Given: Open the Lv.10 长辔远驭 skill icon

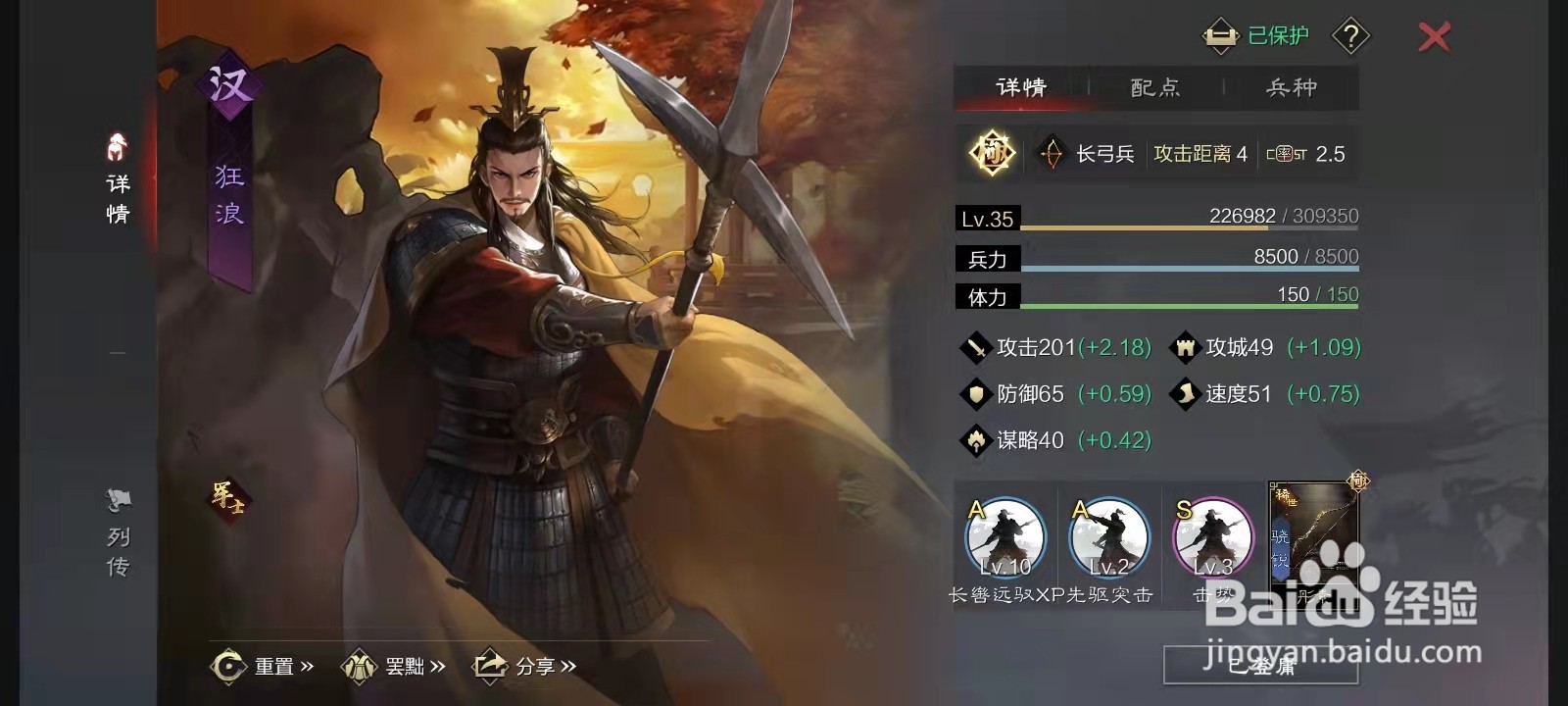Looking at the screenshot, I should (x=1004, y=539).
